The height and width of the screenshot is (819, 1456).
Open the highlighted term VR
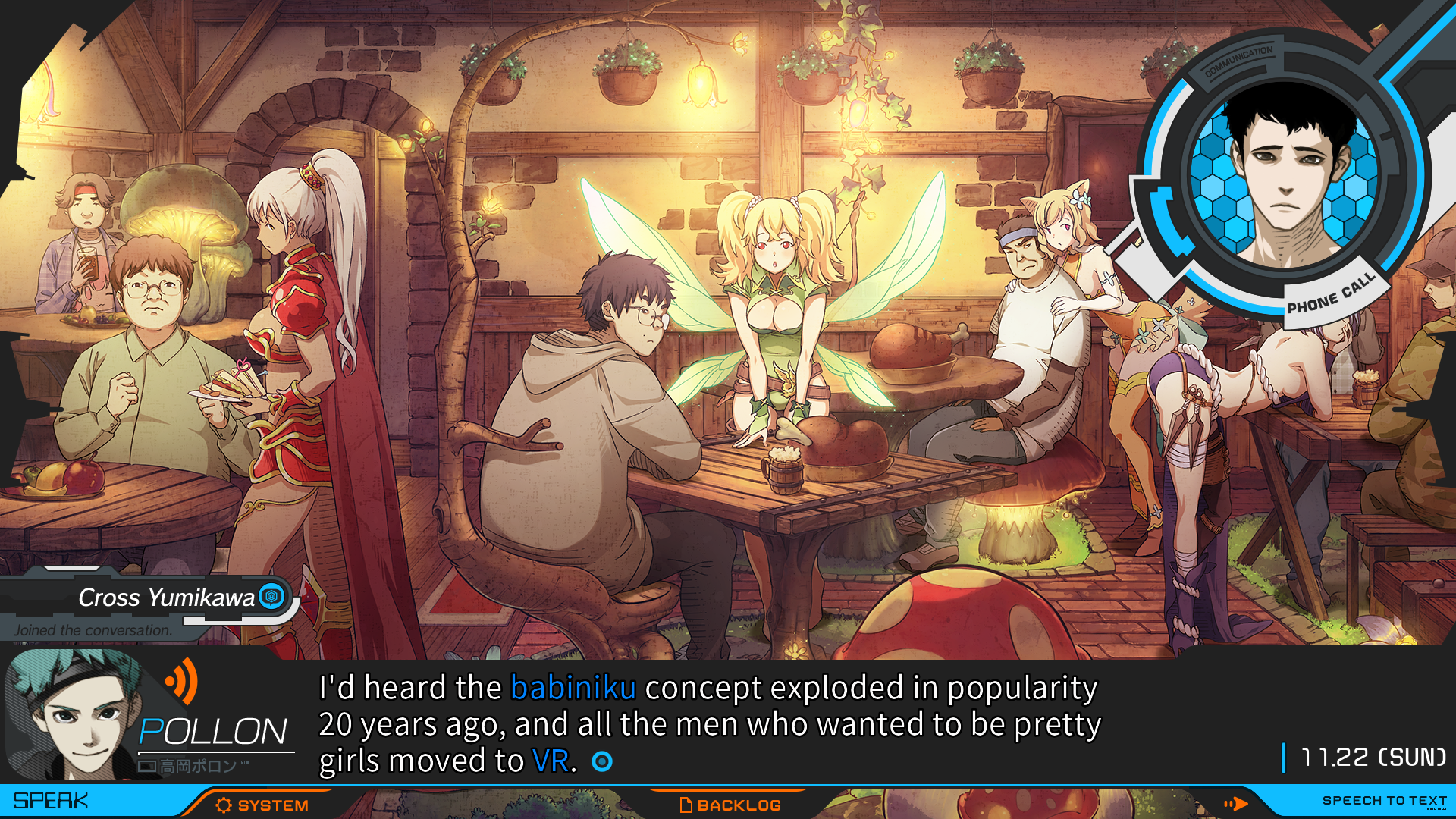(x=551, y=761)
